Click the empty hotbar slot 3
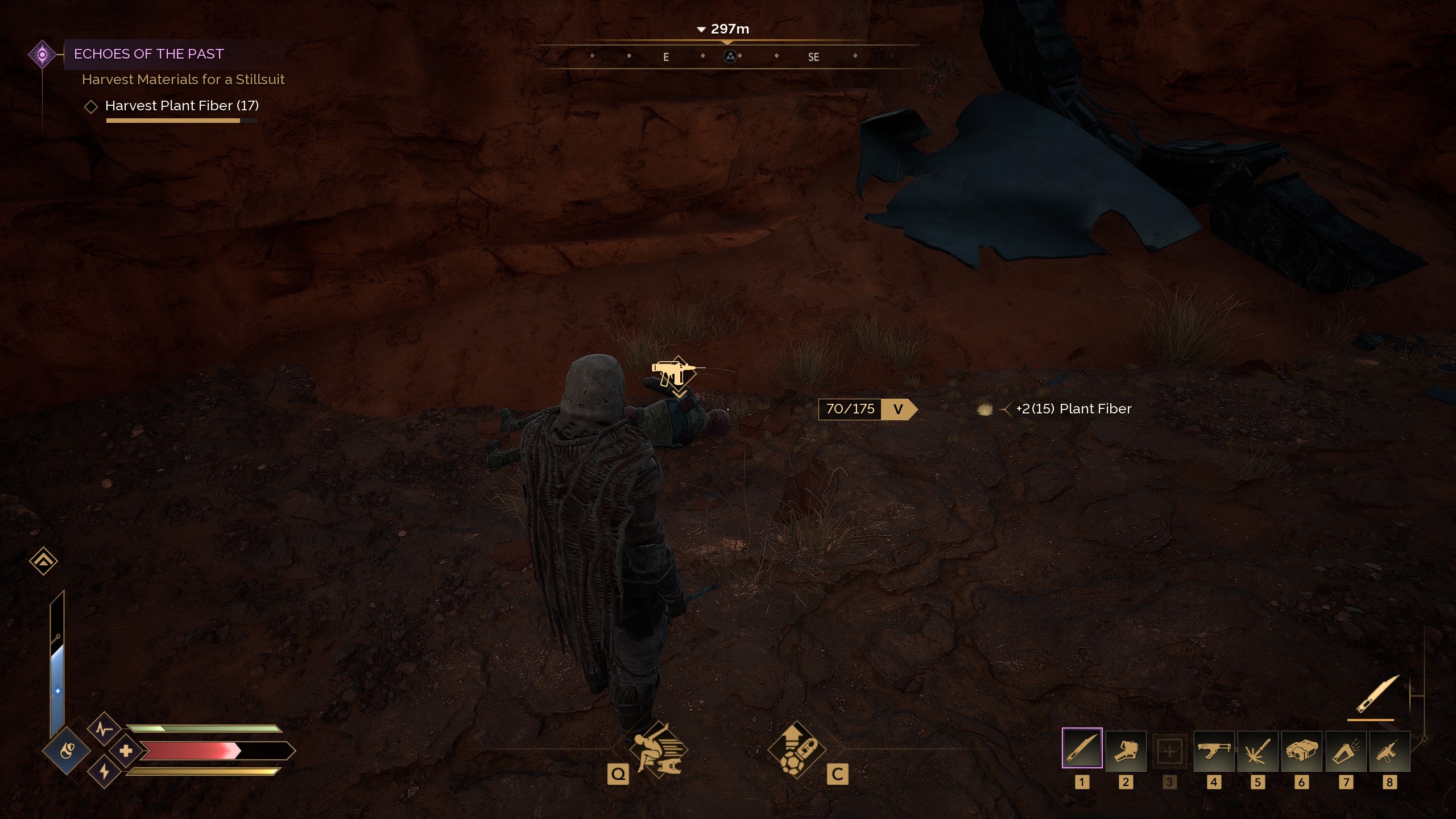Screen dimensions: 1456x819 (x=1170, y=751)
